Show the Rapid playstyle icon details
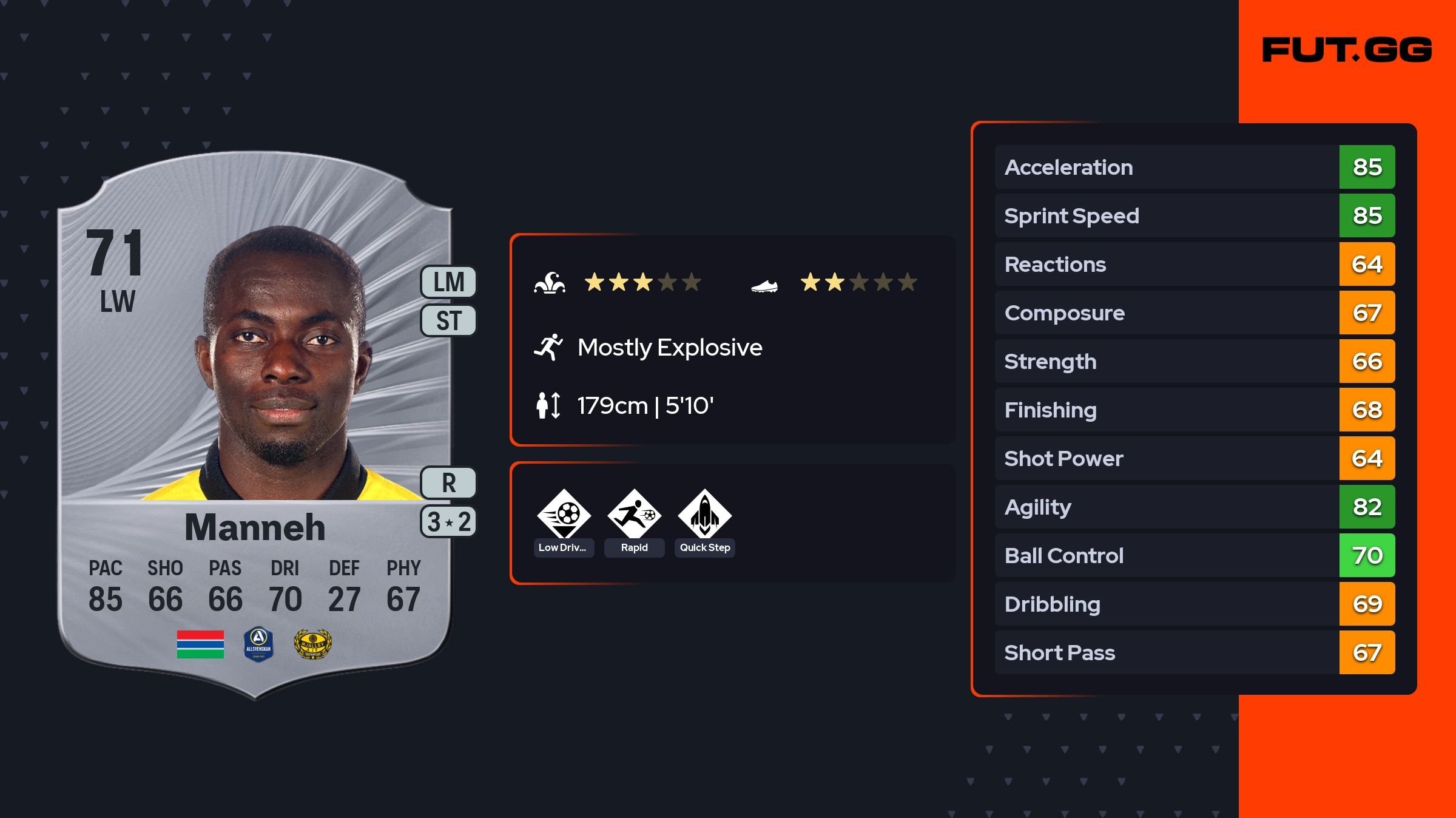Viewport: 1456px width, 818px height. (634, 515)
